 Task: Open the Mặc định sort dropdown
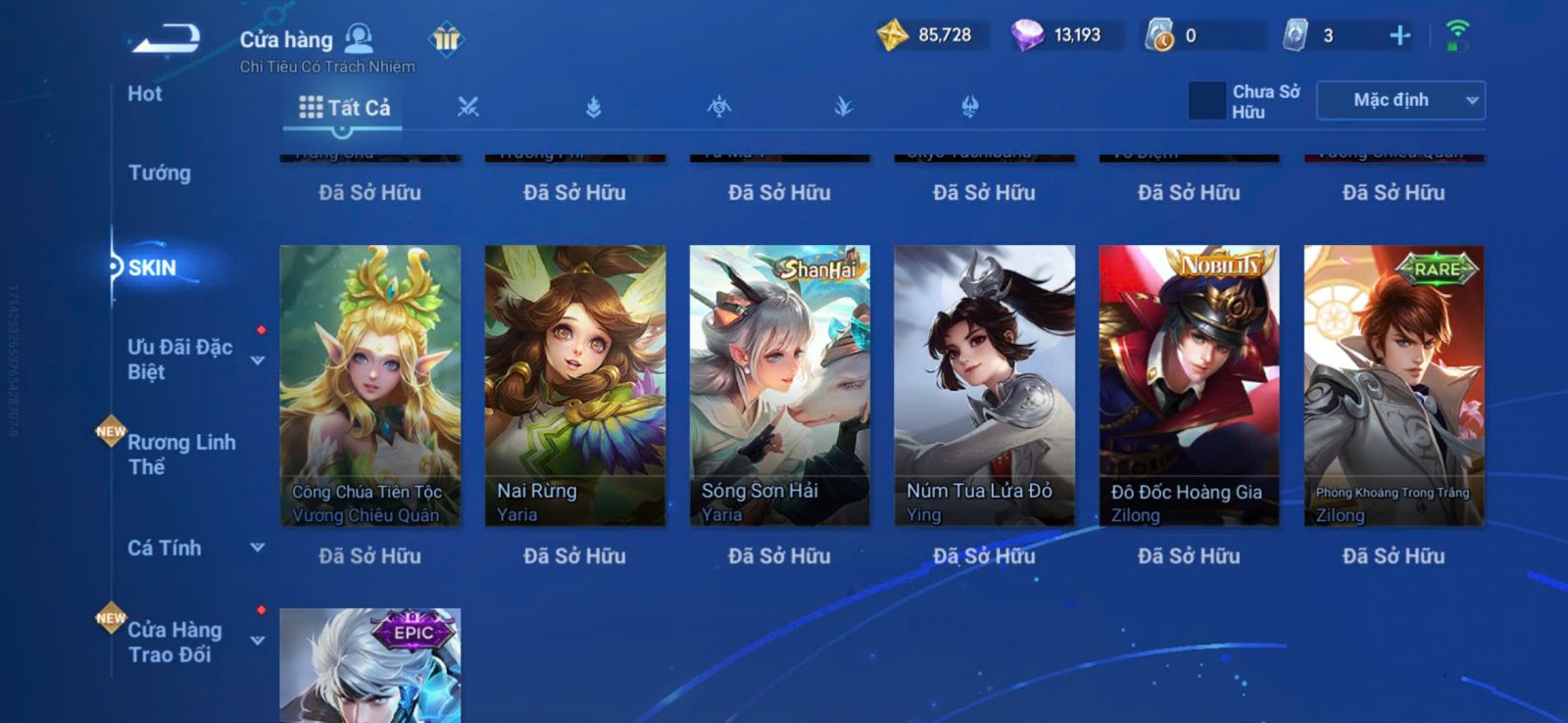tap(1400, 101)
